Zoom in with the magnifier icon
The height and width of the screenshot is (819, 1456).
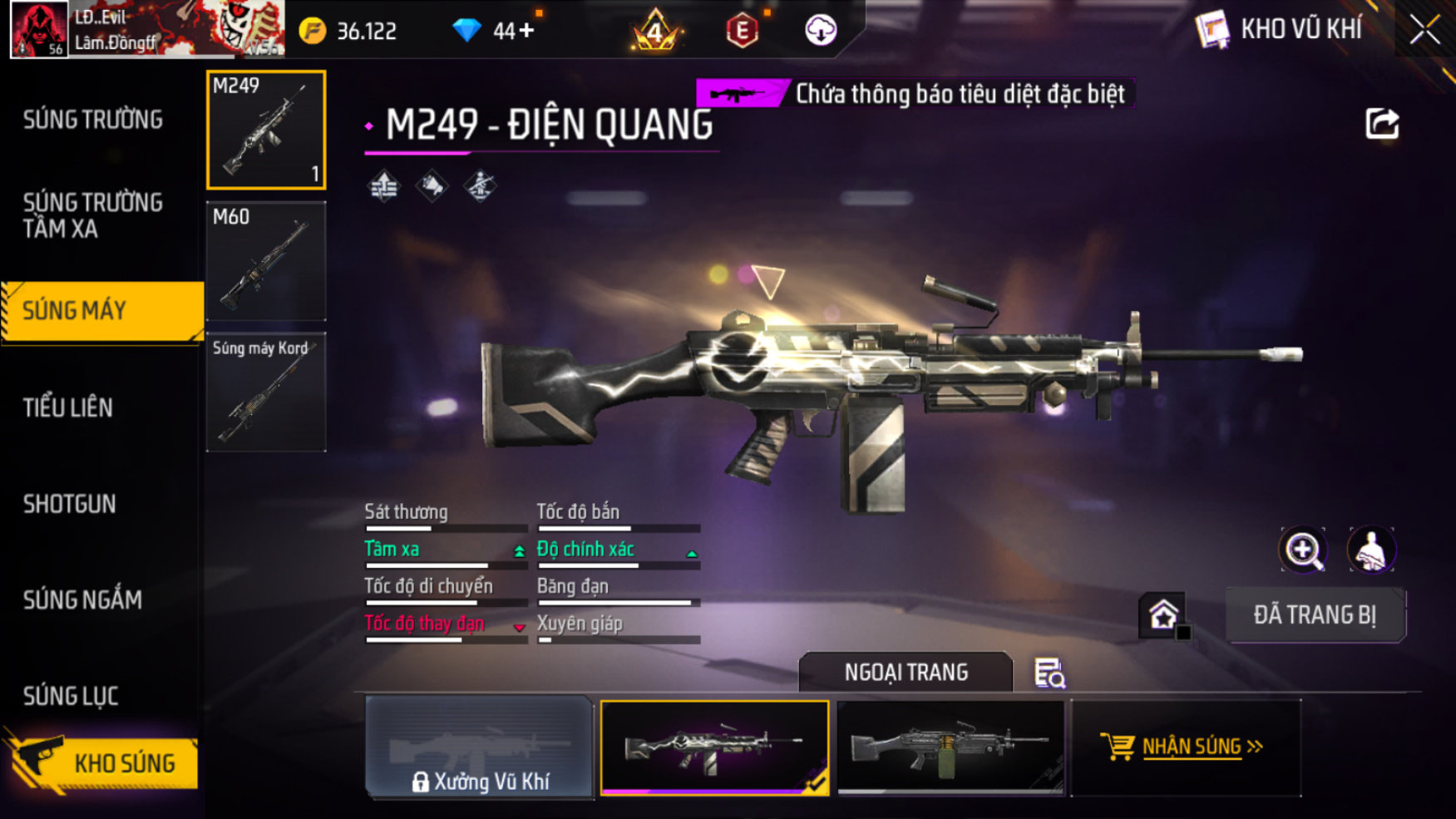1303,550
